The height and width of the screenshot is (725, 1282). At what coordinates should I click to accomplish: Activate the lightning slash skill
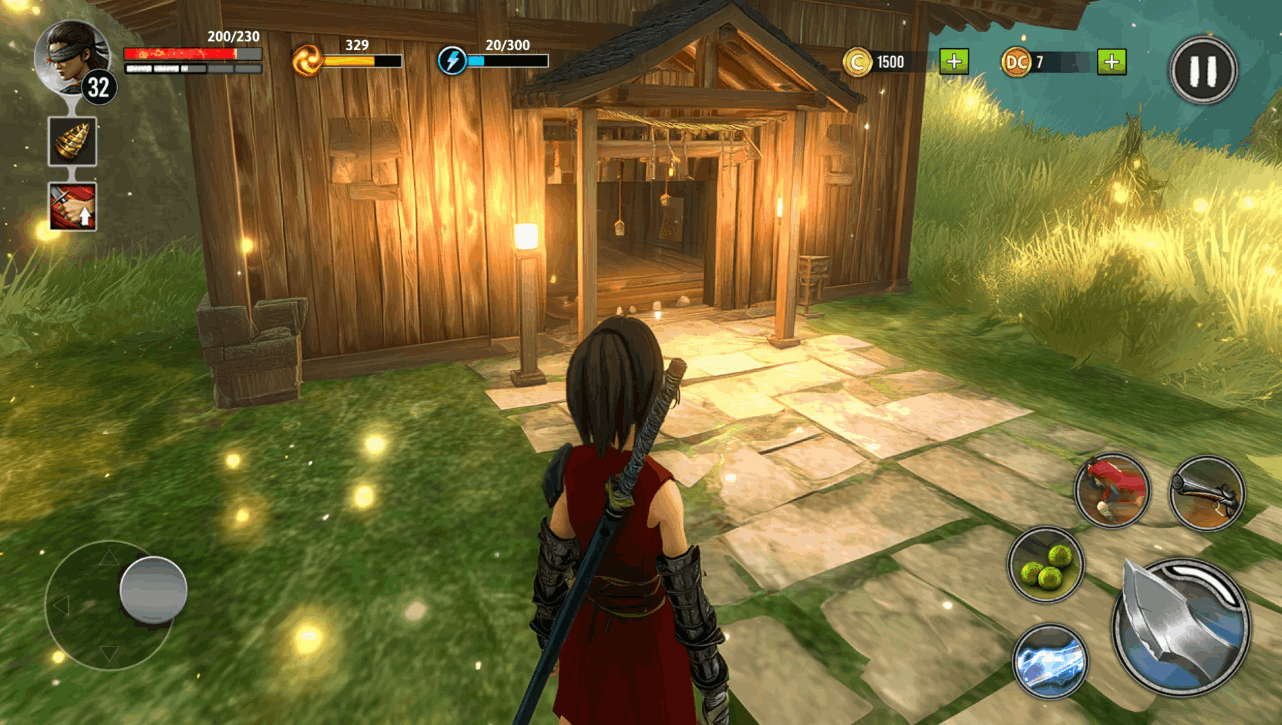click(x=1049, y=661)
